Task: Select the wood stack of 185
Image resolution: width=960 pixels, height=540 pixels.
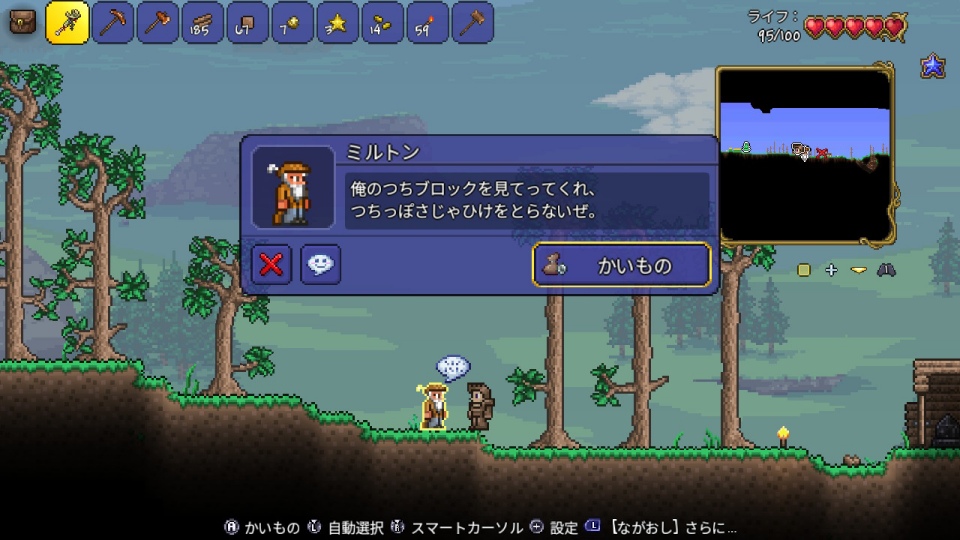Action: pos(203,22)
